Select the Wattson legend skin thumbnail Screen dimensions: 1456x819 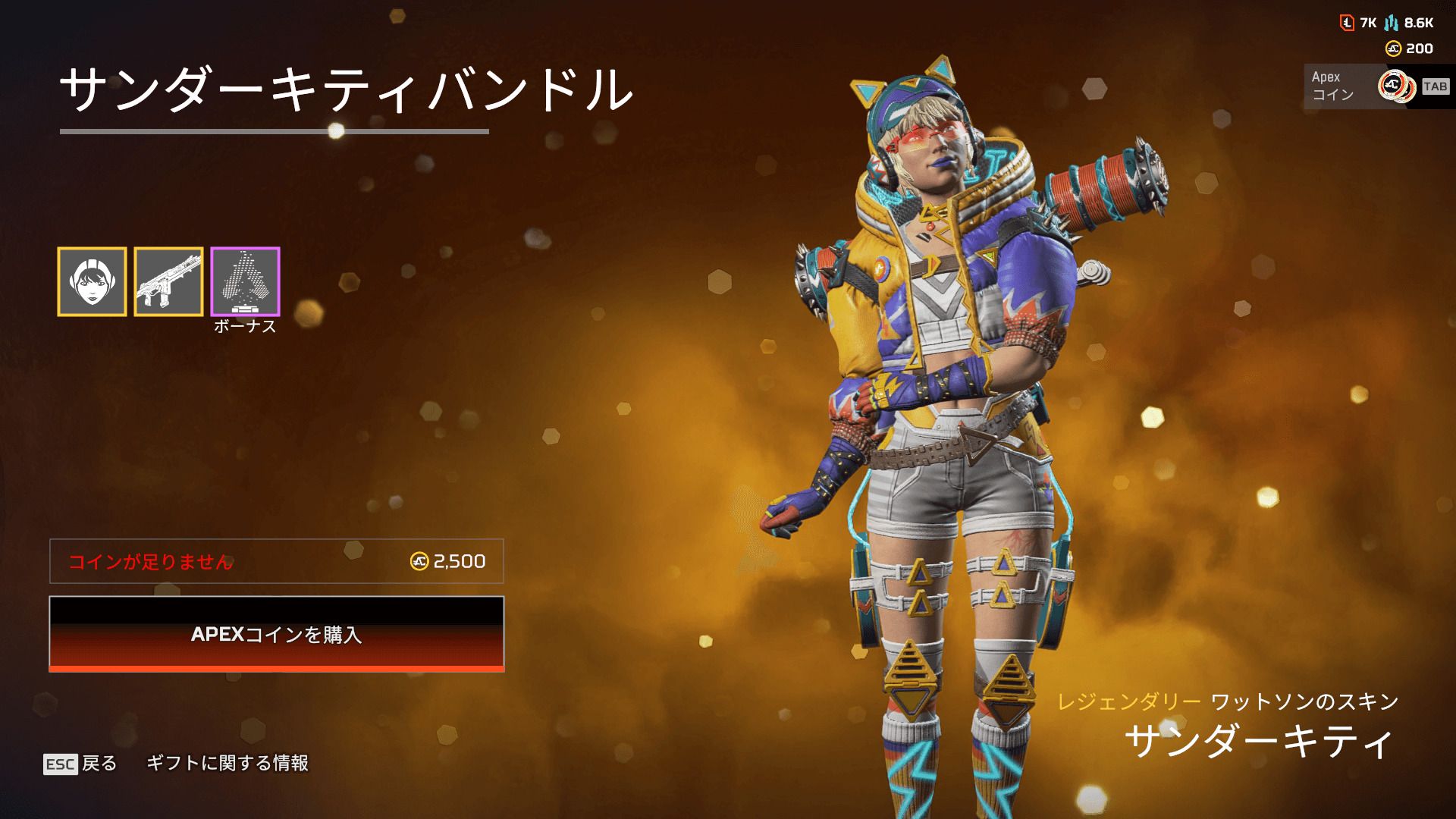coord(92,281)
